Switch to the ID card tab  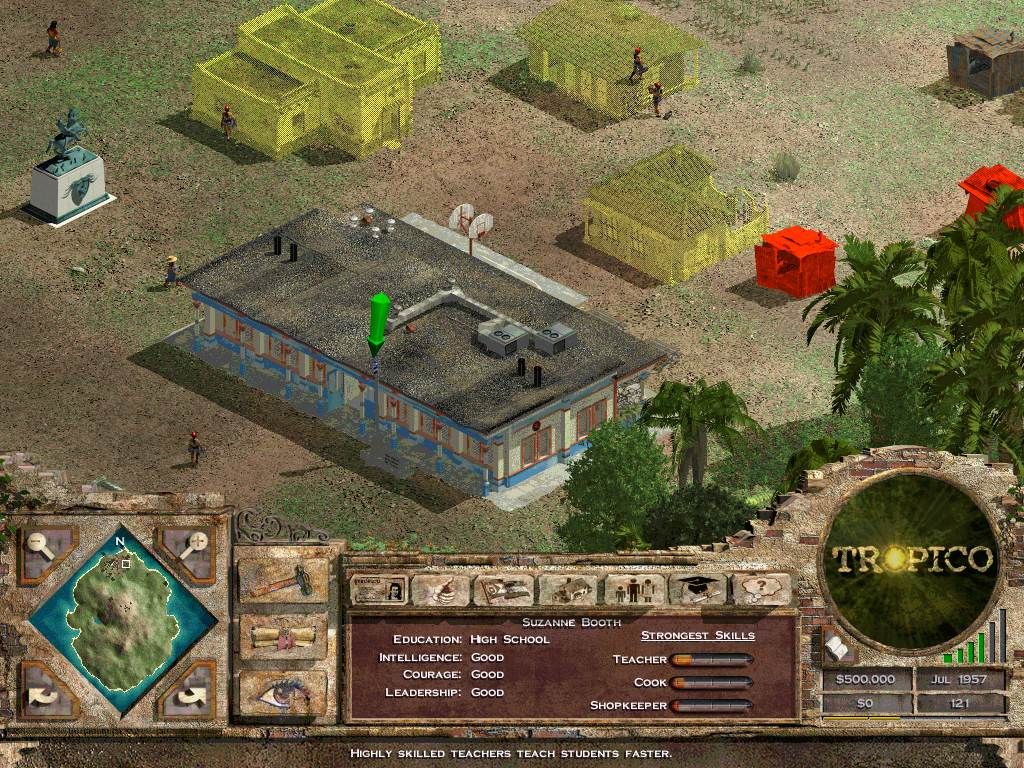click(379, 589)
